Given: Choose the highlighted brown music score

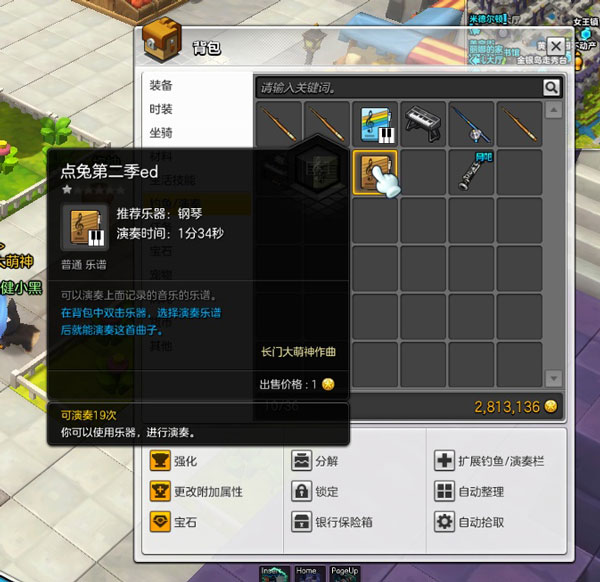Looking at the screenshot, I should (x=377, y=171).
